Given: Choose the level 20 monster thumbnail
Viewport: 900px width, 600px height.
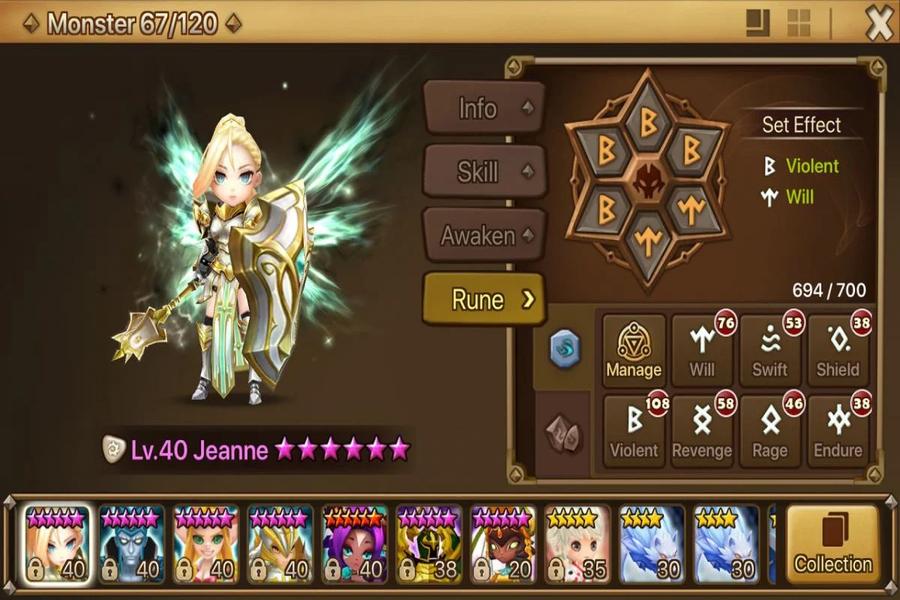Looking at the screenshot, I should click(x=503, y=545).
